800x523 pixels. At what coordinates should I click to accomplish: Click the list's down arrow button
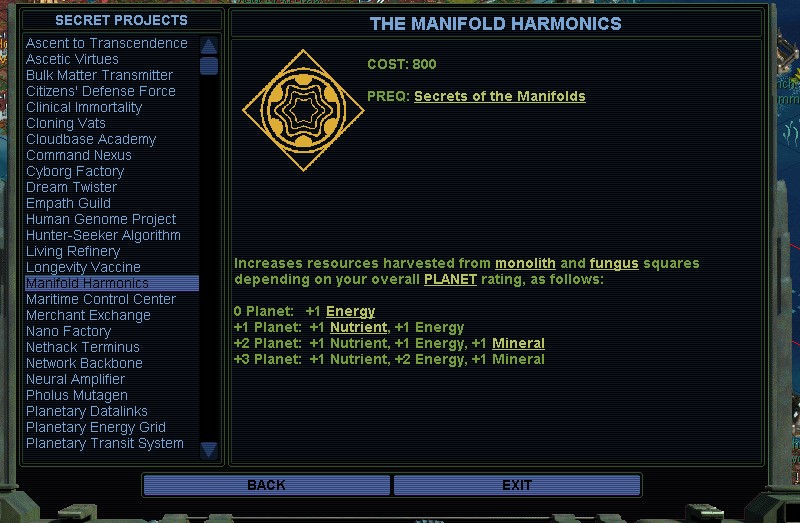(x=209, y=450)
